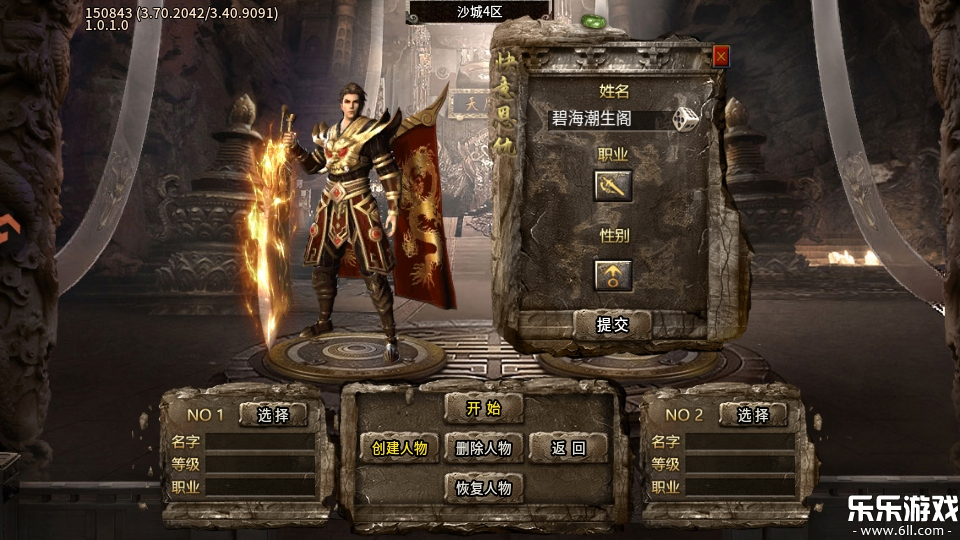Restore a character with 恢复人物
The image size is (960, 540).
pyautogui.click(x=483, y=488)
